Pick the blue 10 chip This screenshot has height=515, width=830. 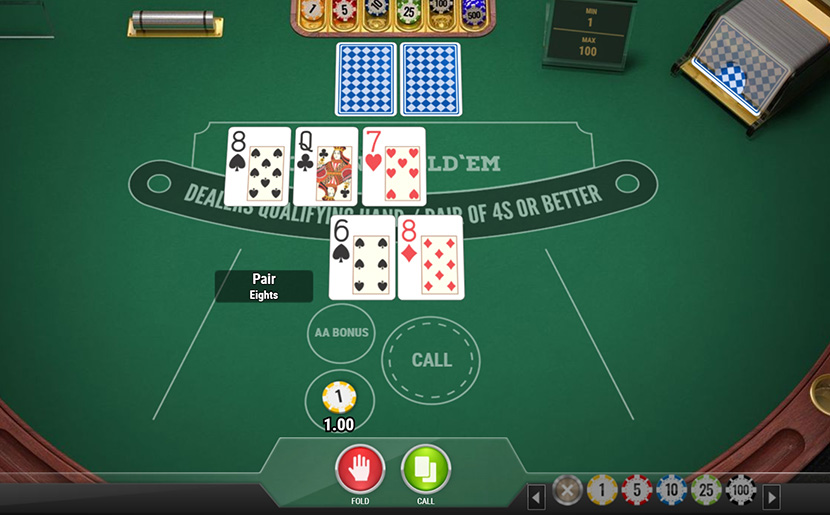tap(672, 490)
